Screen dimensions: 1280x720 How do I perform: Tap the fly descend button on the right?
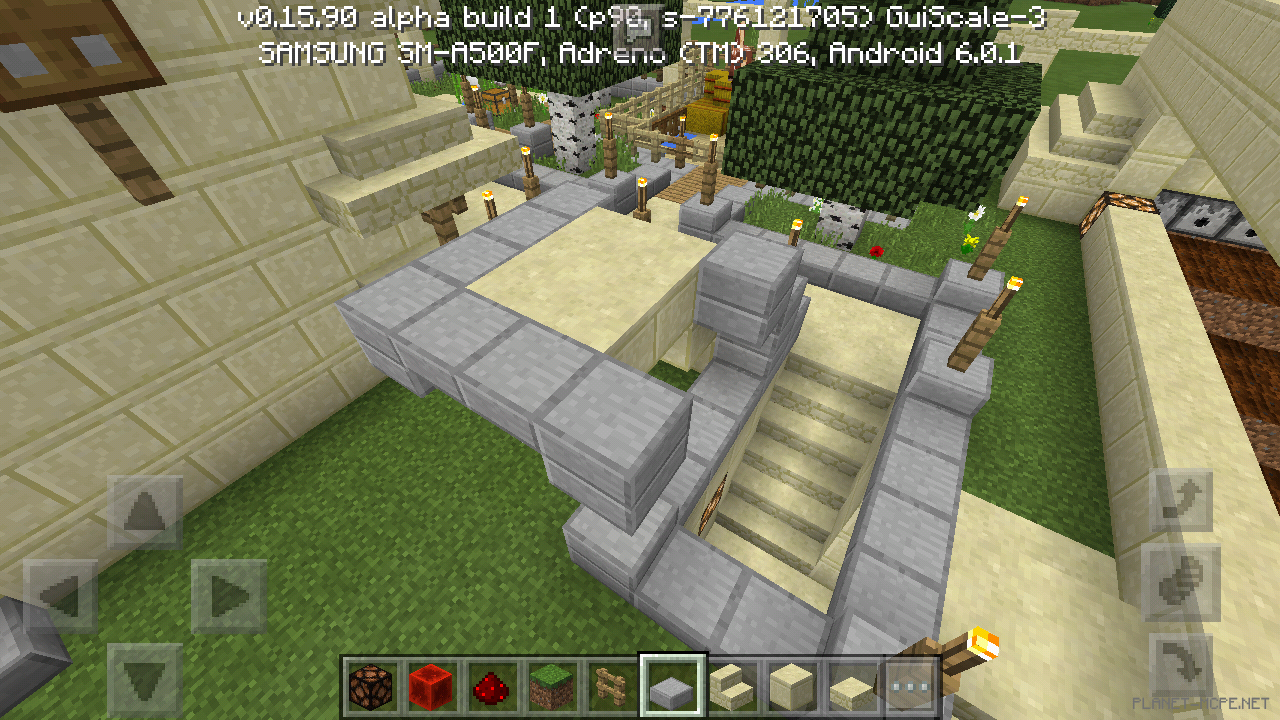tap(1182, 665)
